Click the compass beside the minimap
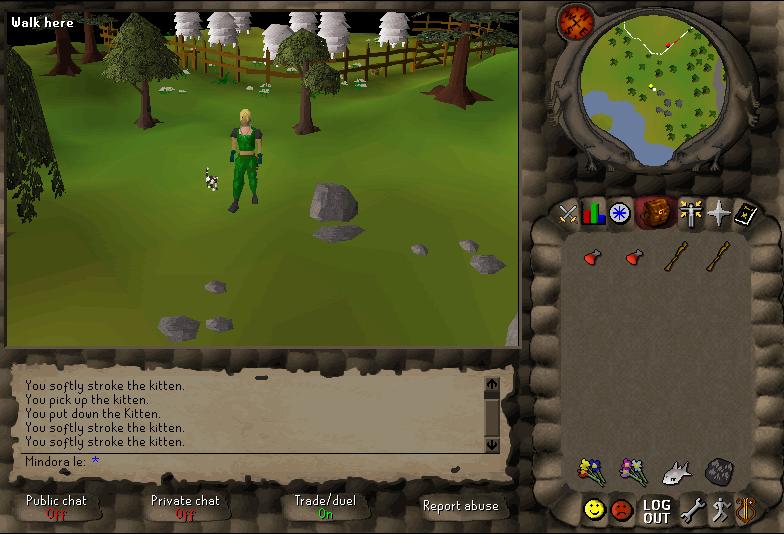784x534 pixels. 577,20
